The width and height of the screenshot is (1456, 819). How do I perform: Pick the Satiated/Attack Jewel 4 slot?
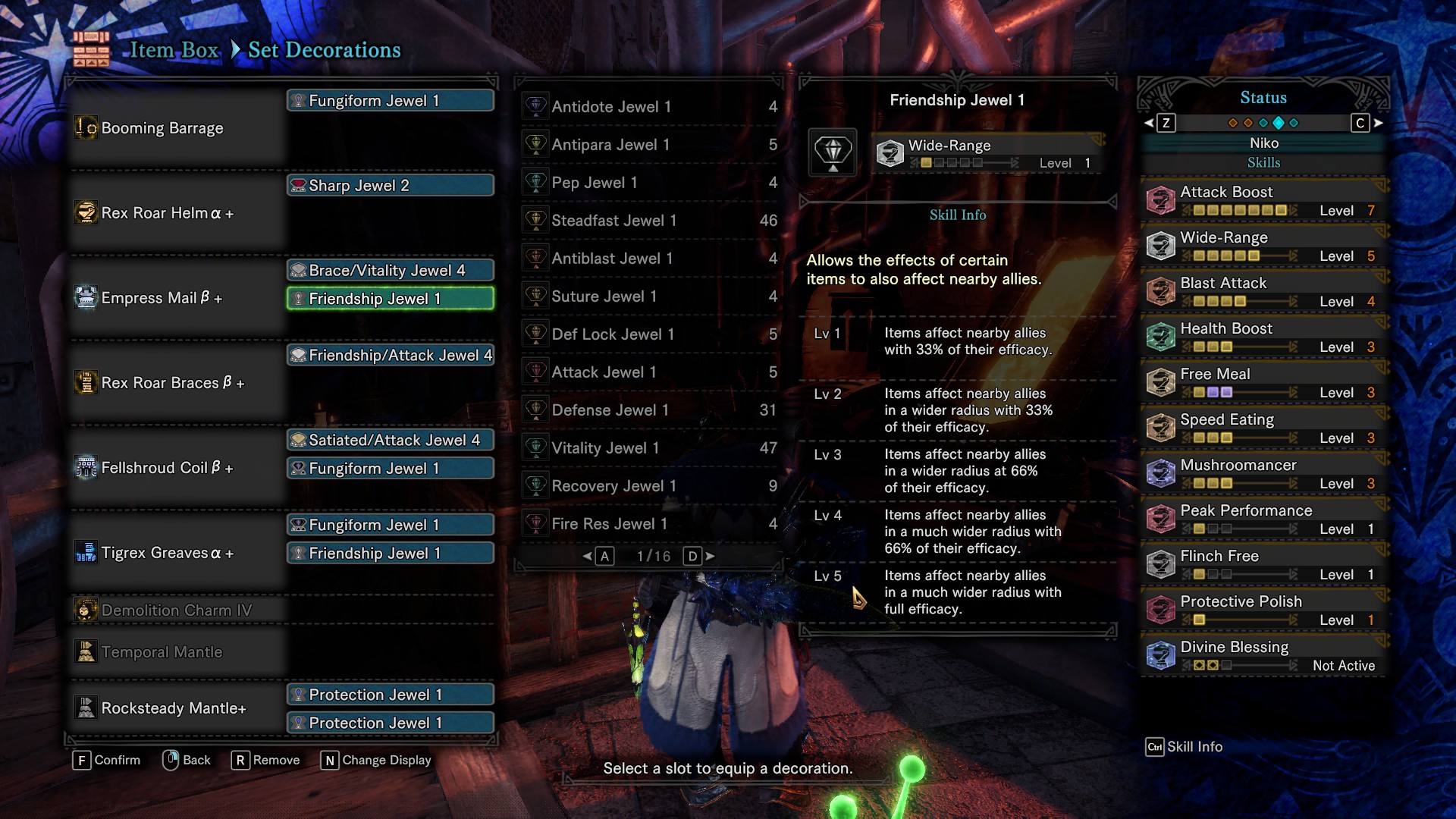(x=391, y=441)
